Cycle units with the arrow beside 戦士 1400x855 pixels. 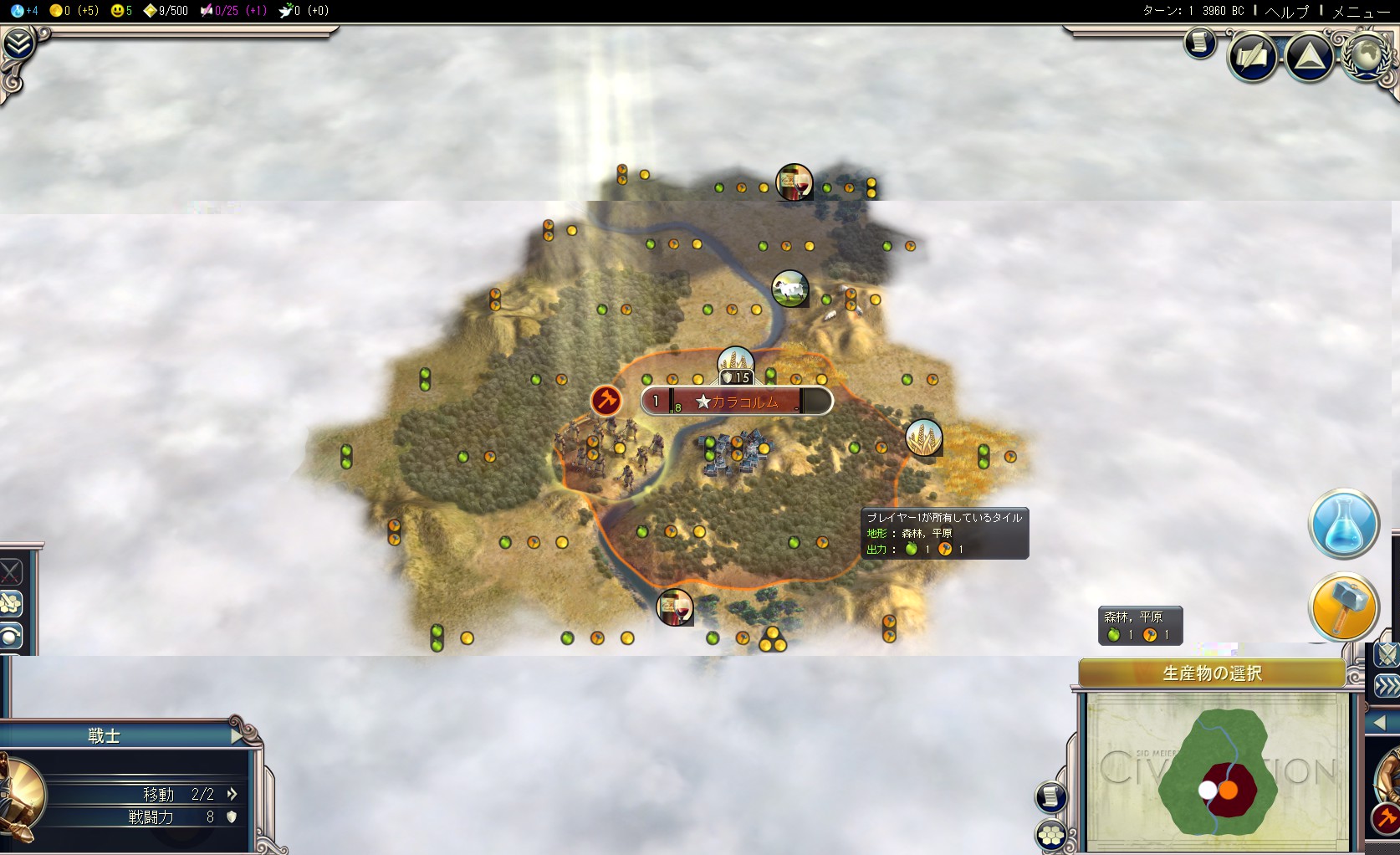[x=238, y=735]
